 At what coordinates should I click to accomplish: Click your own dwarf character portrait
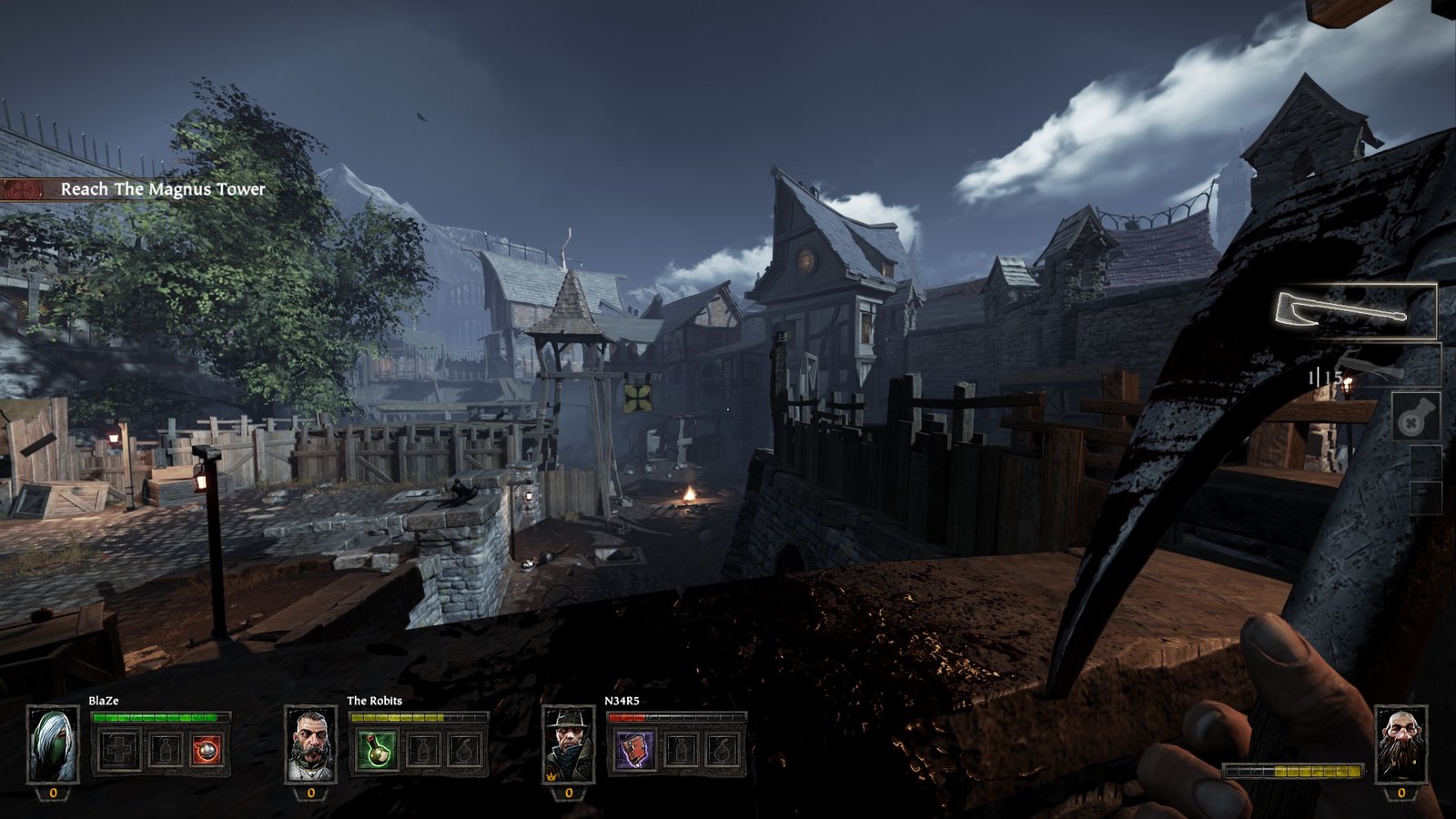[1400, 744]
